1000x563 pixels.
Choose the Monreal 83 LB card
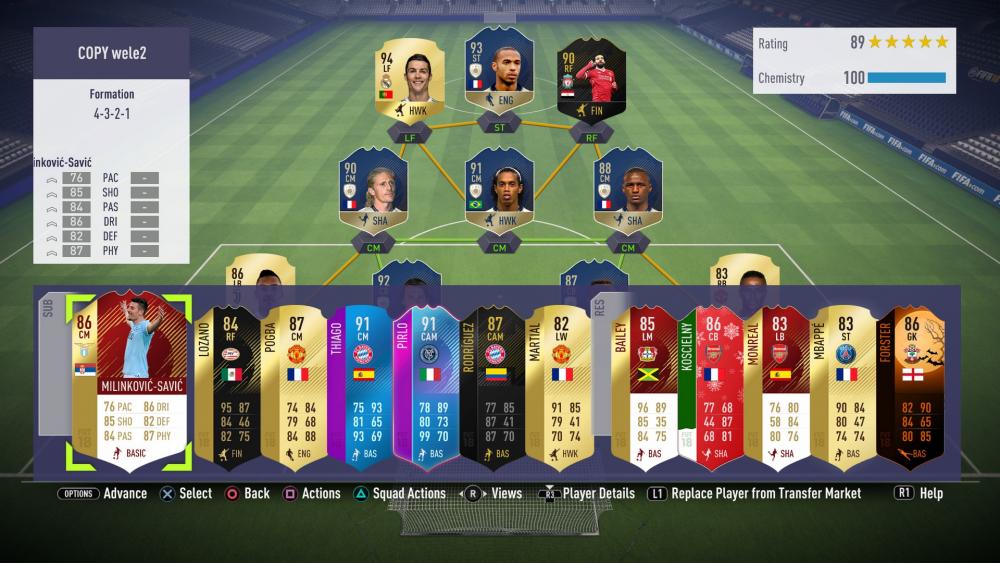[779, 385]
